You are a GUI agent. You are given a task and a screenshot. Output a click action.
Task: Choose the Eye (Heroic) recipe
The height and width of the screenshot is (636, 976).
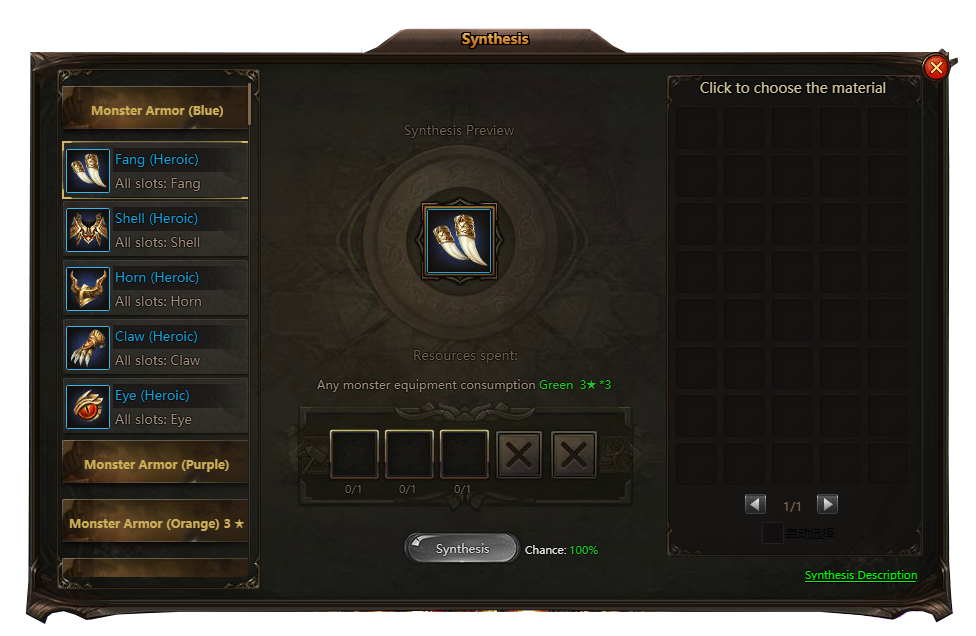point(156,407)
